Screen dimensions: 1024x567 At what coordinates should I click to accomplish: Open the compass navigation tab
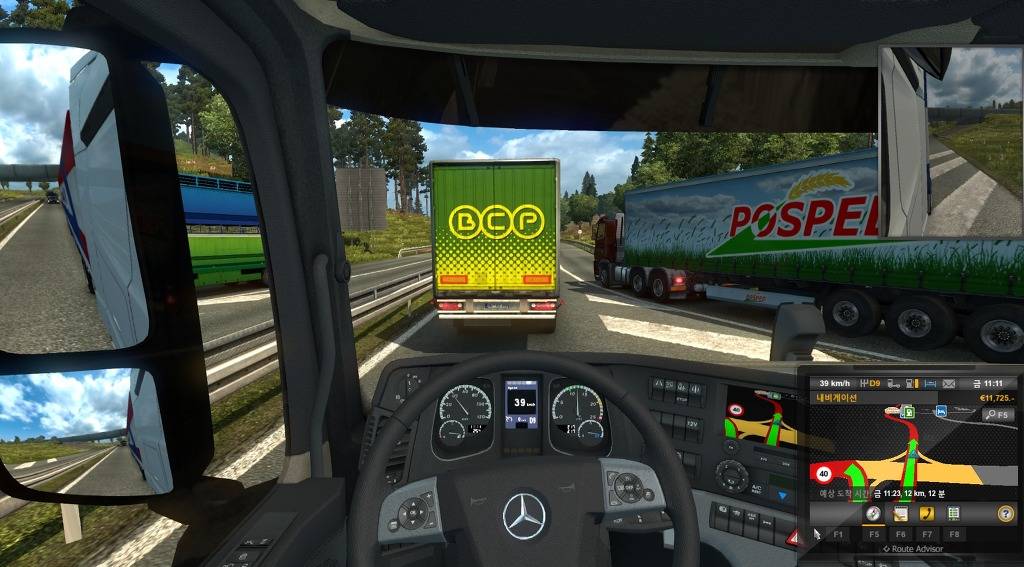(873, 513)
